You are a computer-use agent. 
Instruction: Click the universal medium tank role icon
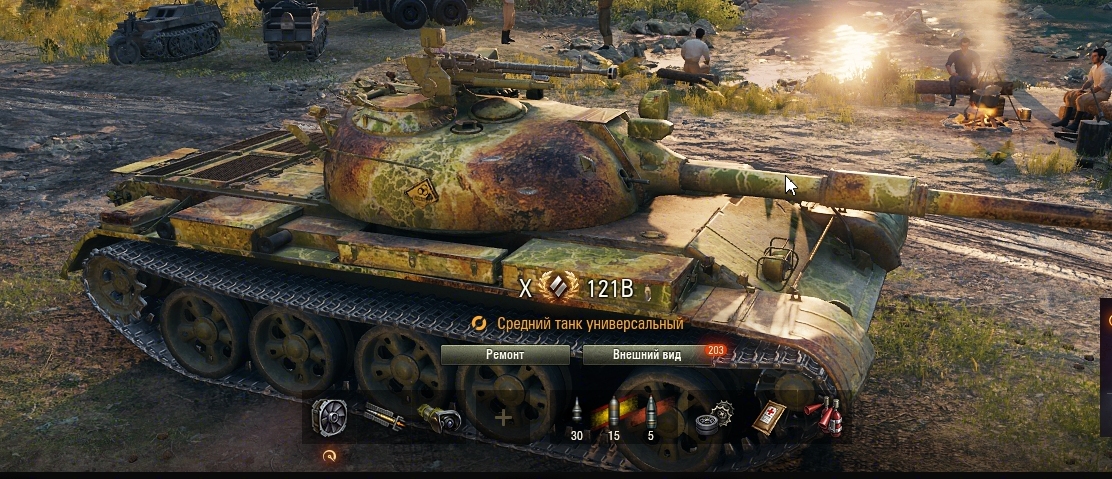479,323
